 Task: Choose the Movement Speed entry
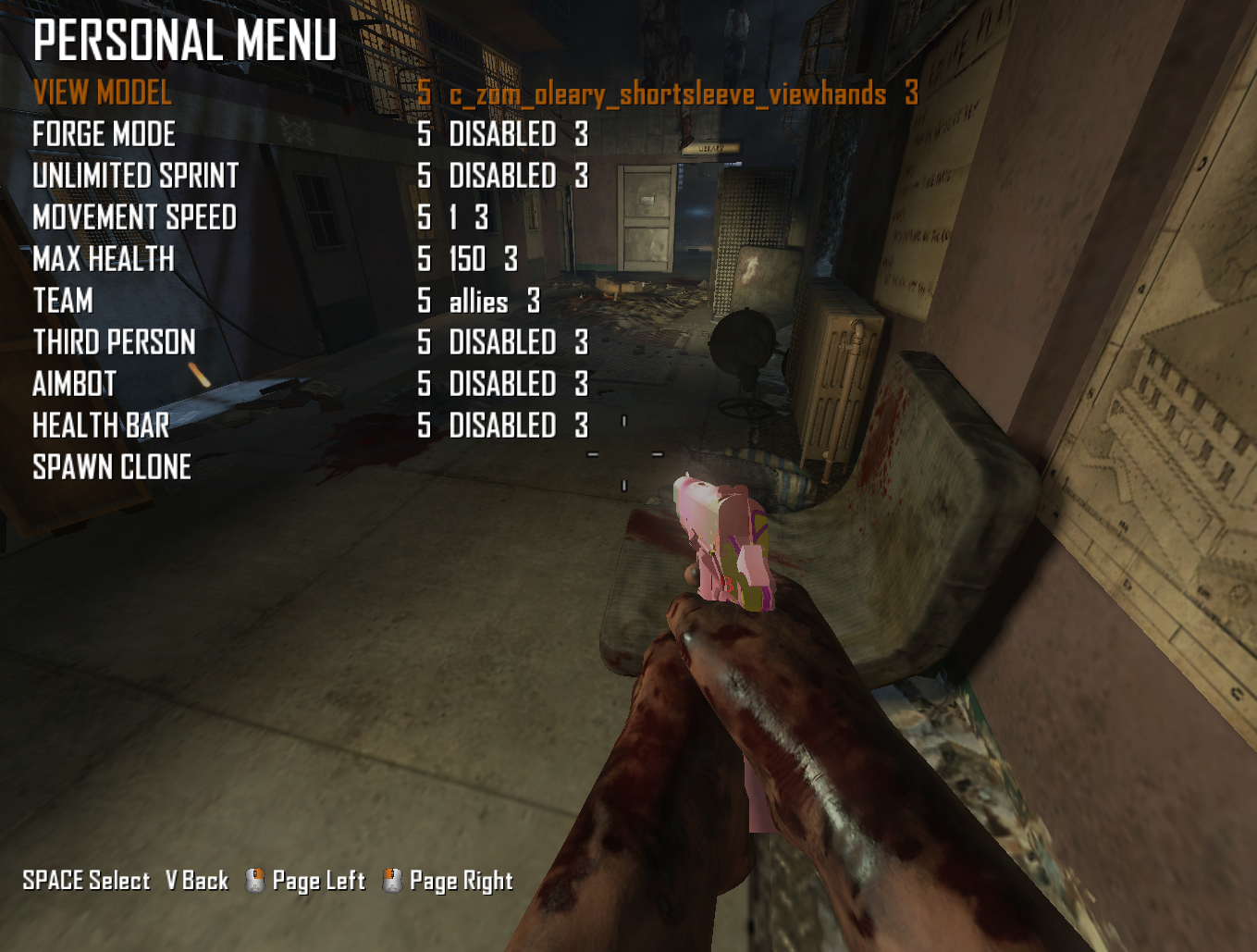(x=134, y=217)
